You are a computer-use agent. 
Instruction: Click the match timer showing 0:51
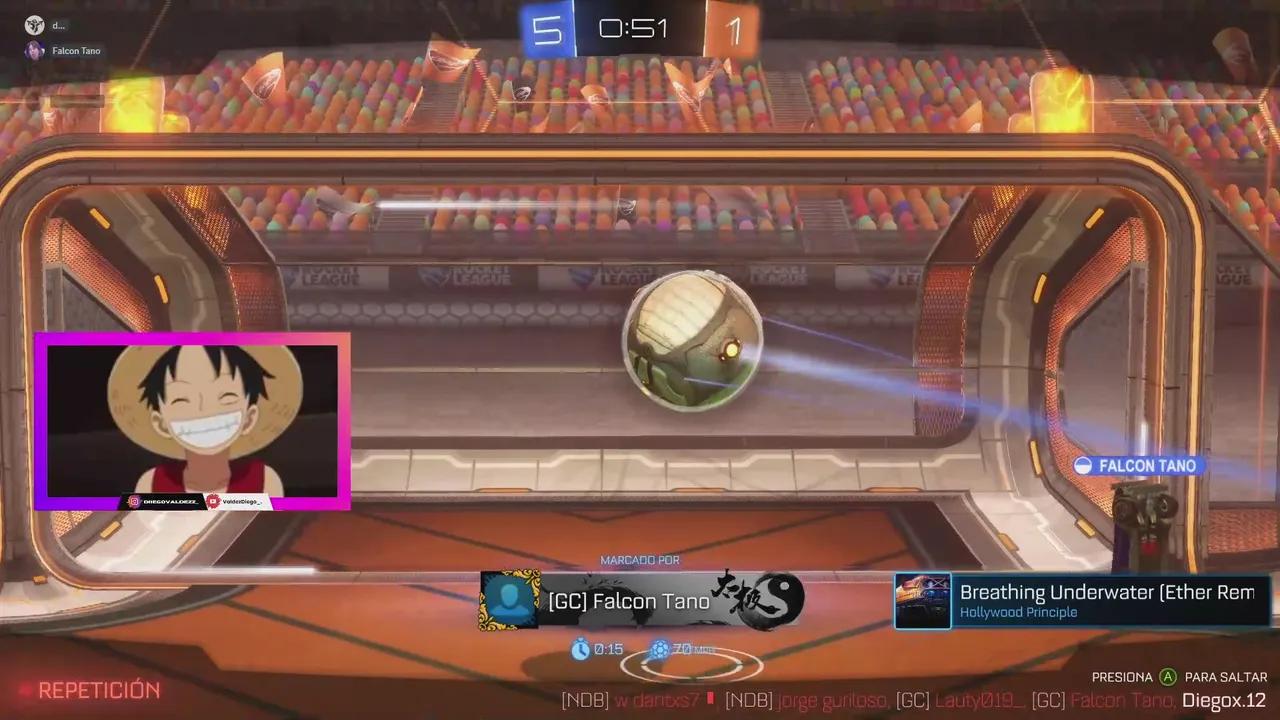click(634, 29)
